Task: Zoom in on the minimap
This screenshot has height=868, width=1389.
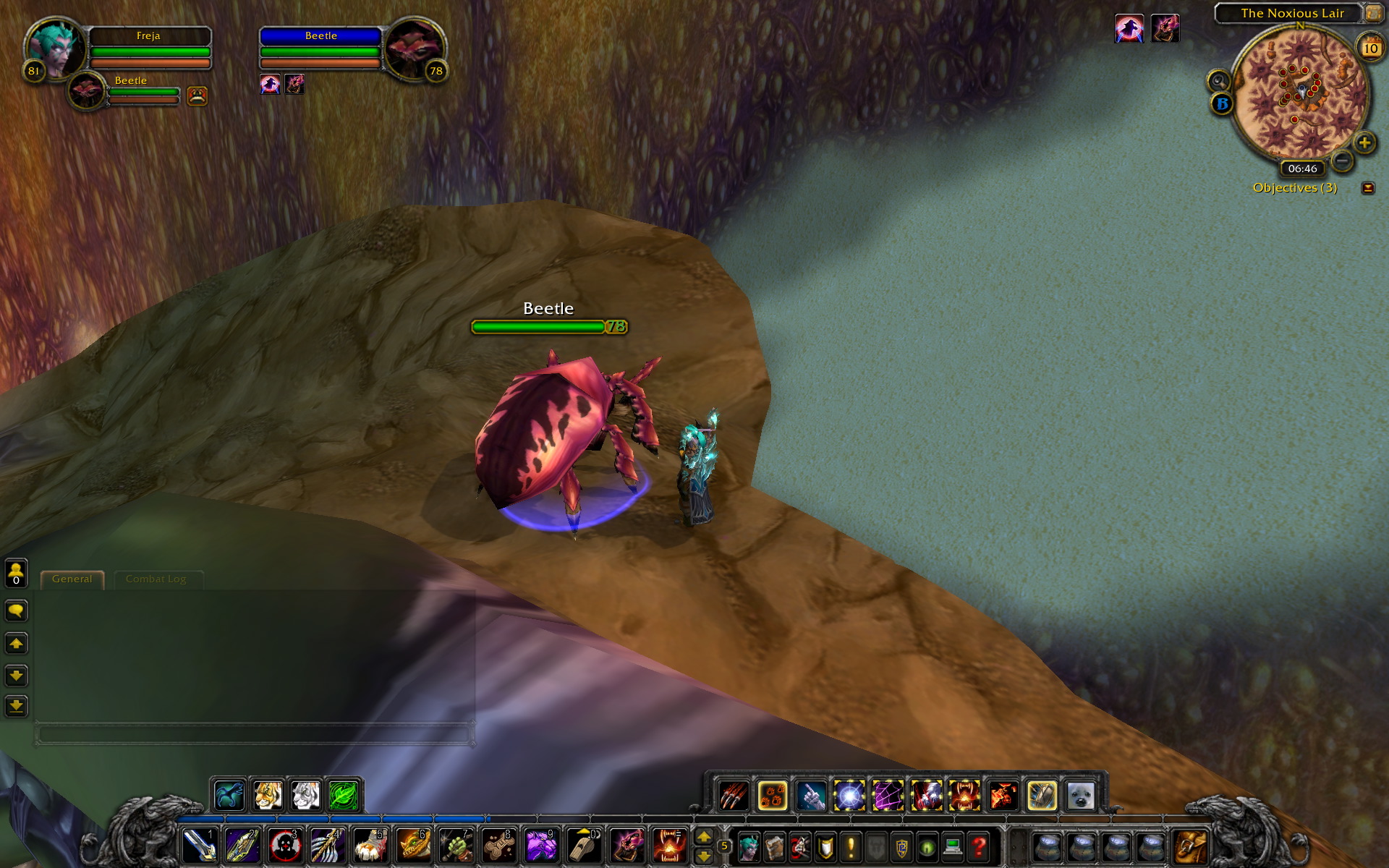Action: click(1364, 142)
